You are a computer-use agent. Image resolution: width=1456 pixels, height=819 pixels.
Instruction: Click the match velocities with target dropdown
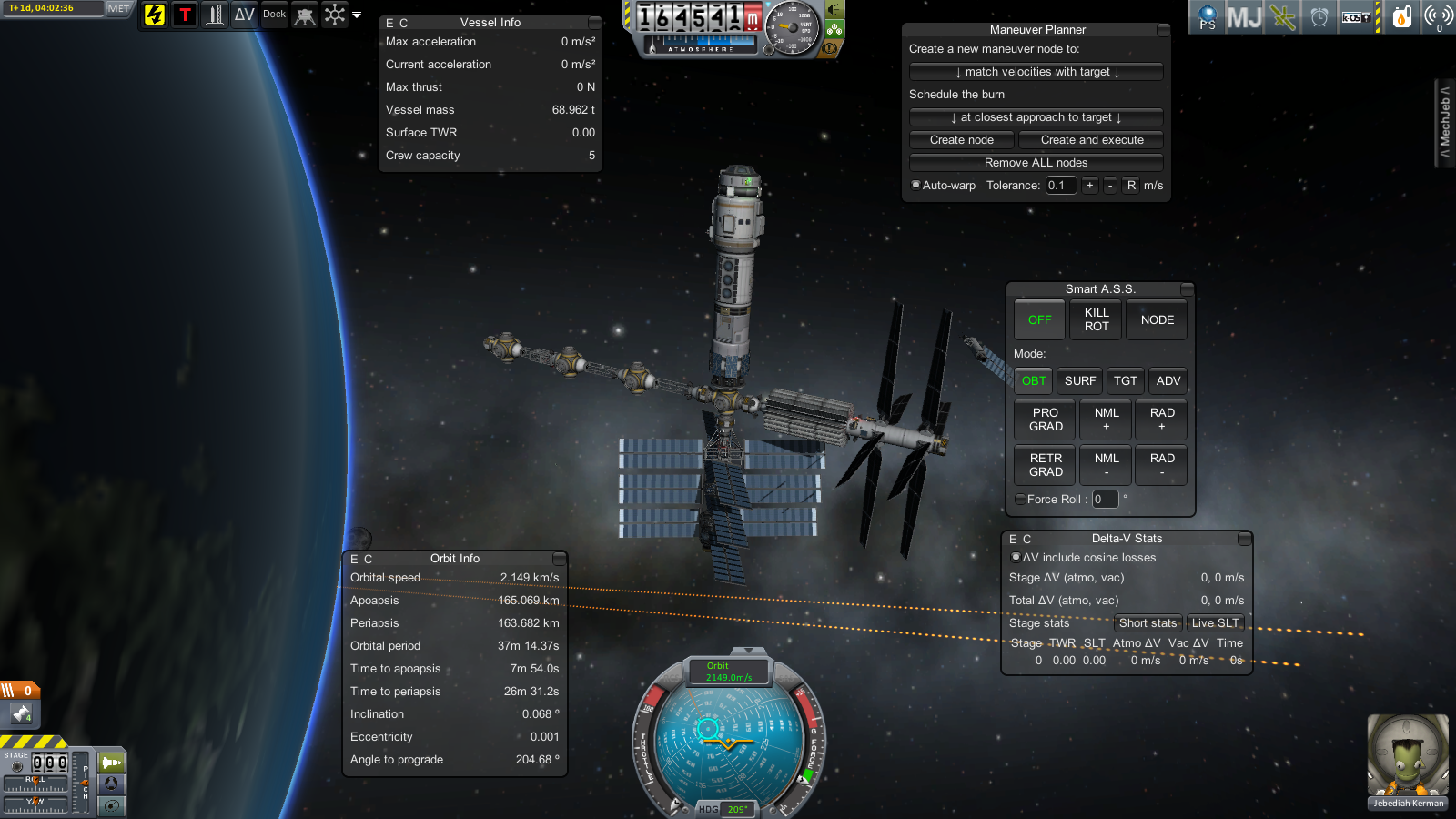(1036, 72)
